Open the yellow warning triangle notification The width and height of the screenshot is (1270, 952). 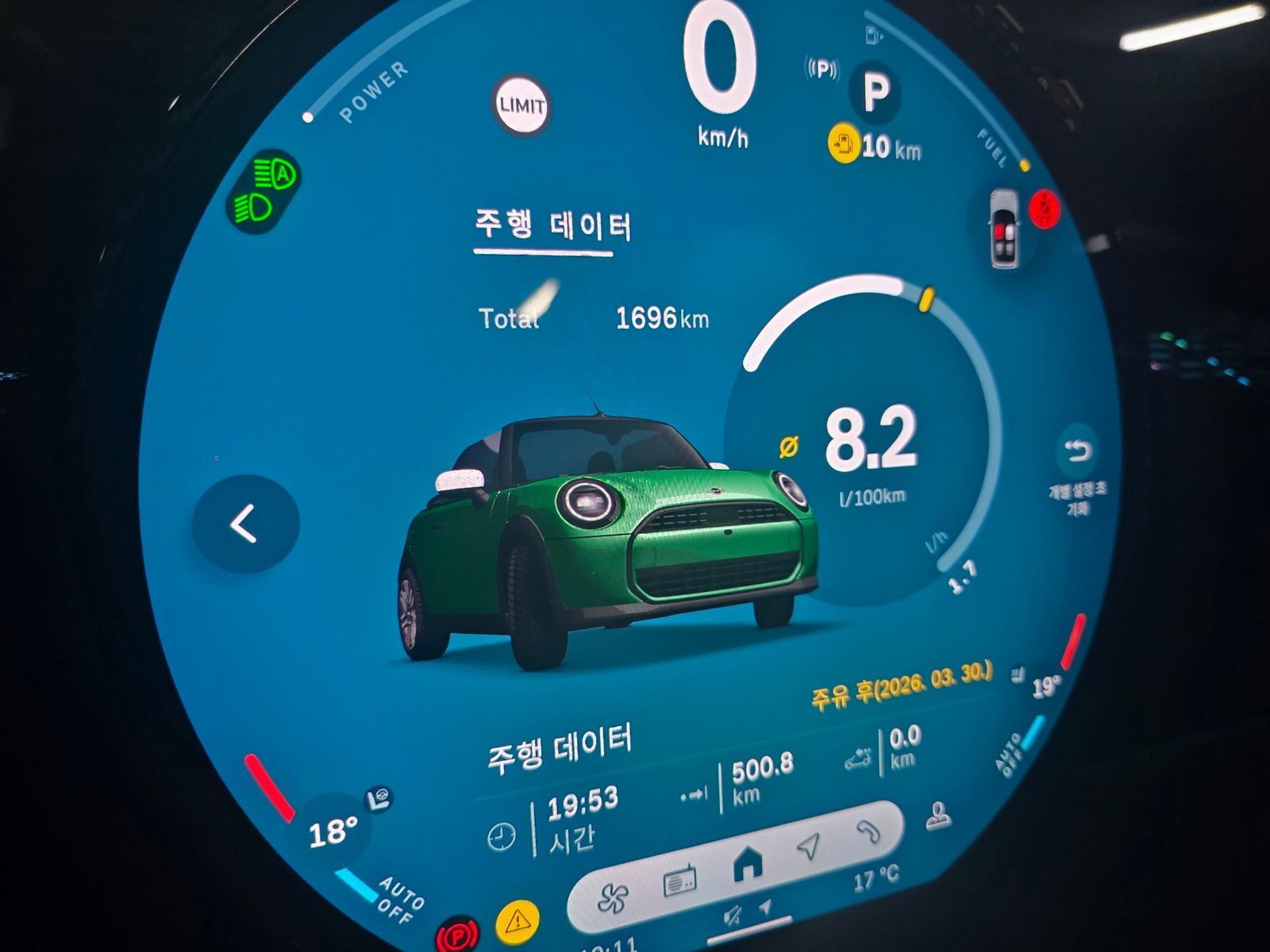coord(518,921)
